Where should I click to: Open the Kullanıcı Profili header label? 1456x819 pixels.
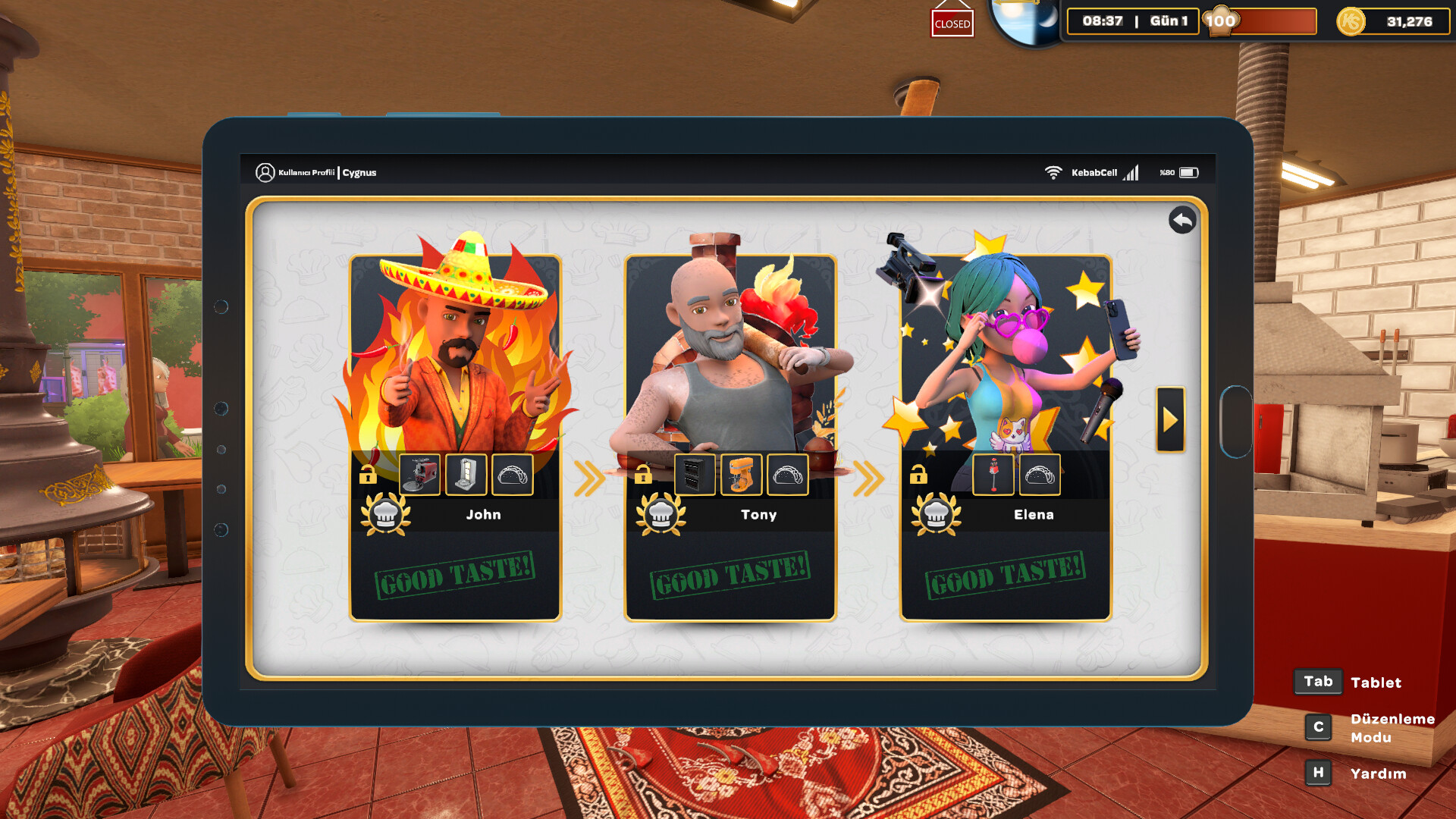(307, 172)
